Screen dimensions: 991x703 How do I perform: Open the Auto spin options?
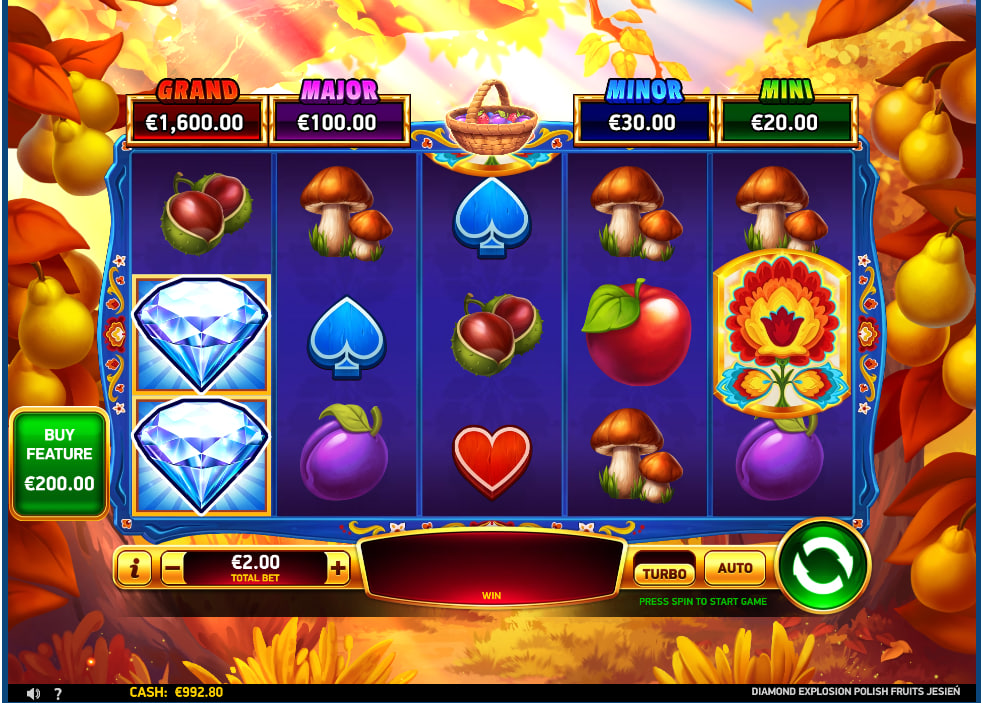click(x=734, y=568)
